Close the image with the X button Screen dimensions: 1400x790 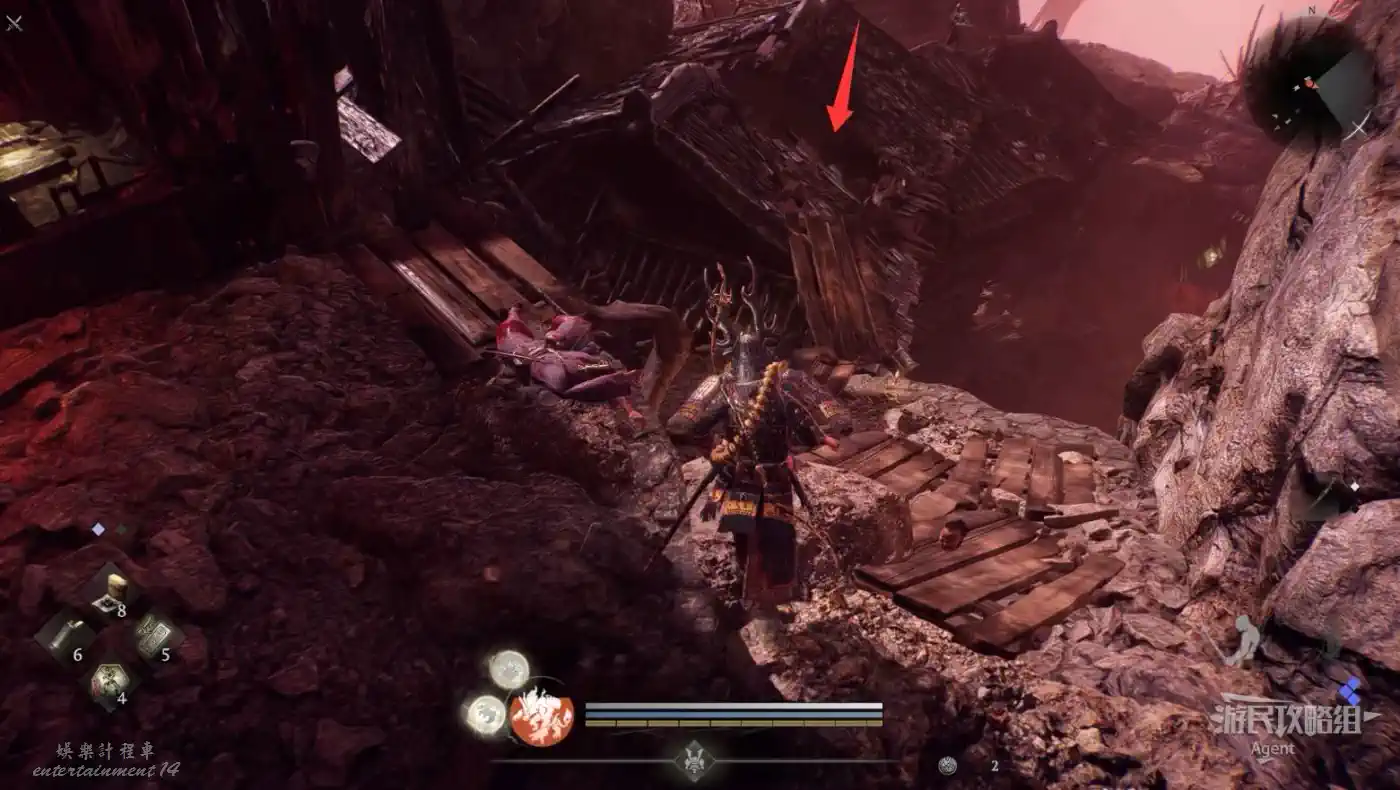14,21
